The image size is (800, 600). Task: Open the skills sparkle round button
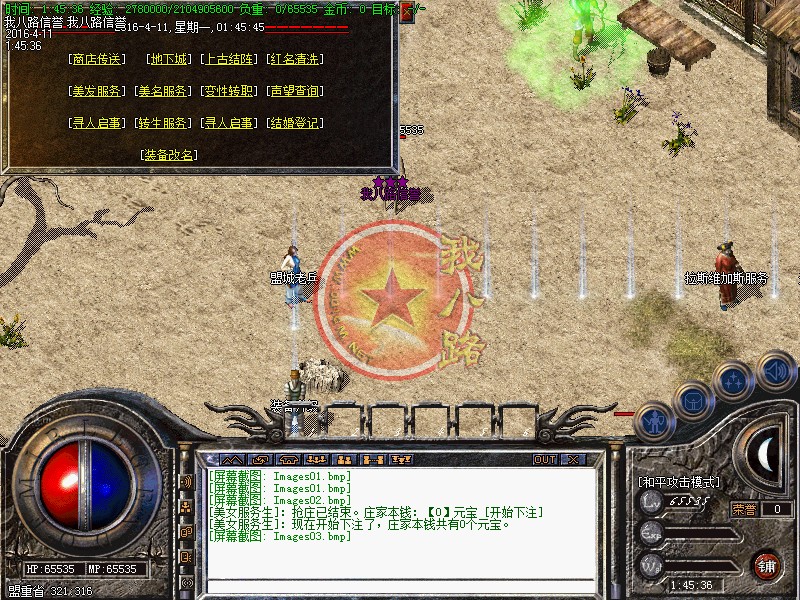coord(734,381)
